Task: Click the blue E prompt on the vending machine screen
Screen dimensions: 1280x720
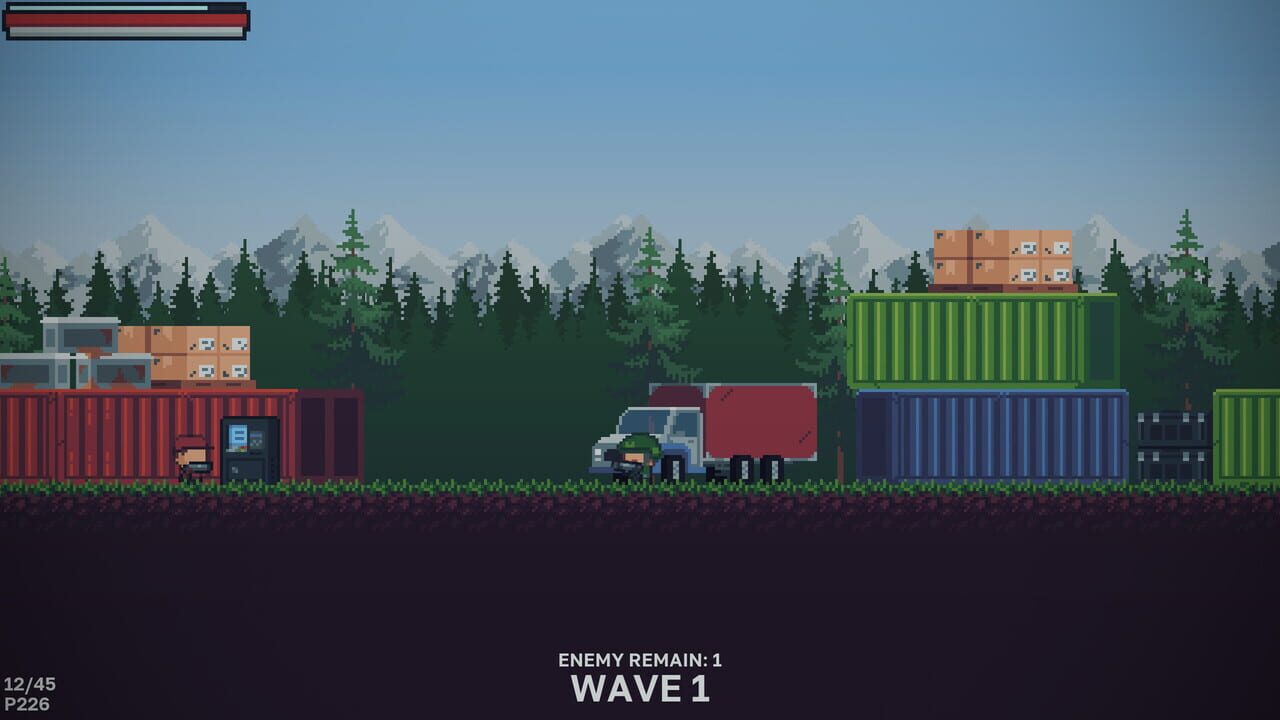Action: [239, 438]
